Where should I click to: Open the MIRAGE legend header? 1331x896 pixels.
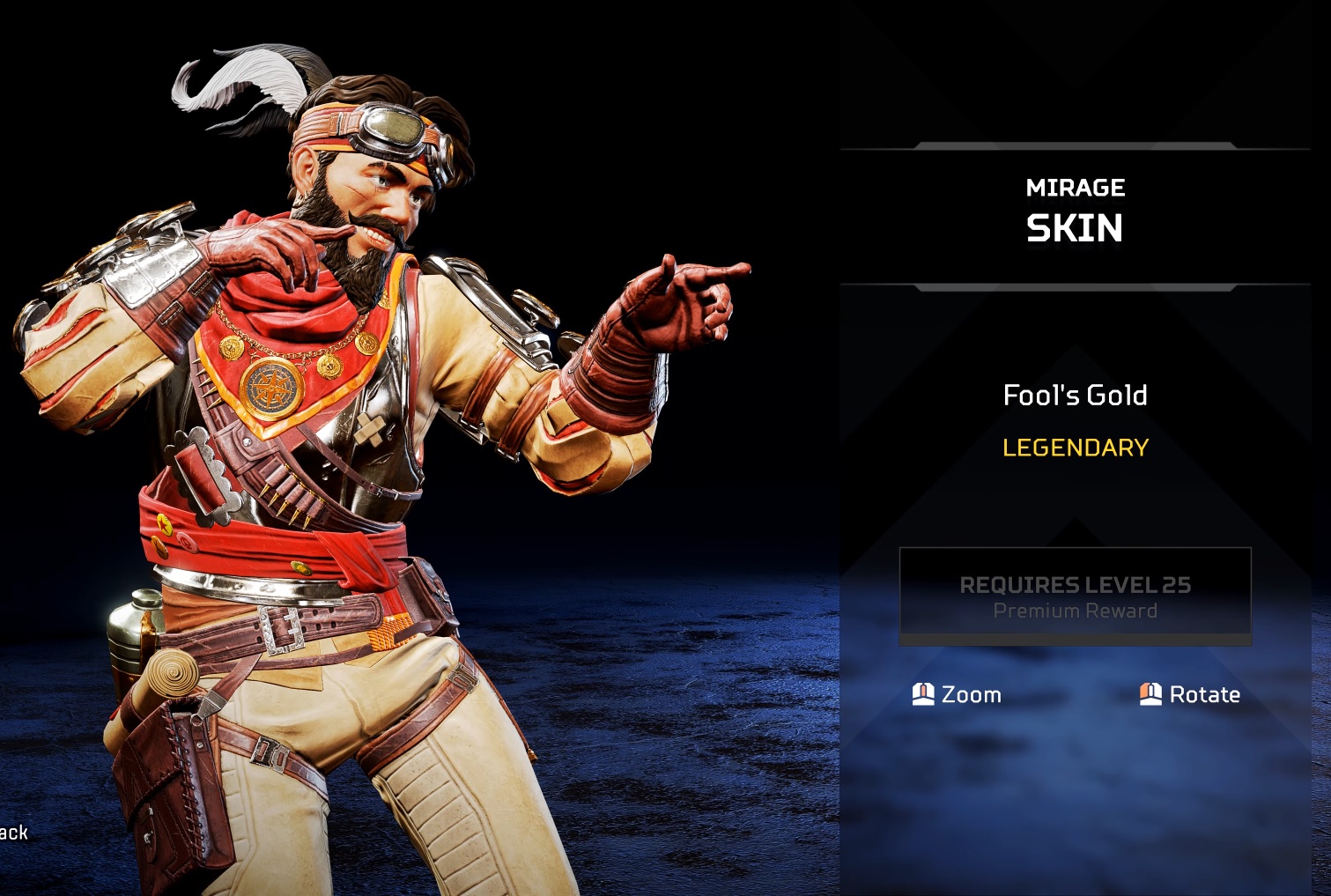(x=1075, y=187)
